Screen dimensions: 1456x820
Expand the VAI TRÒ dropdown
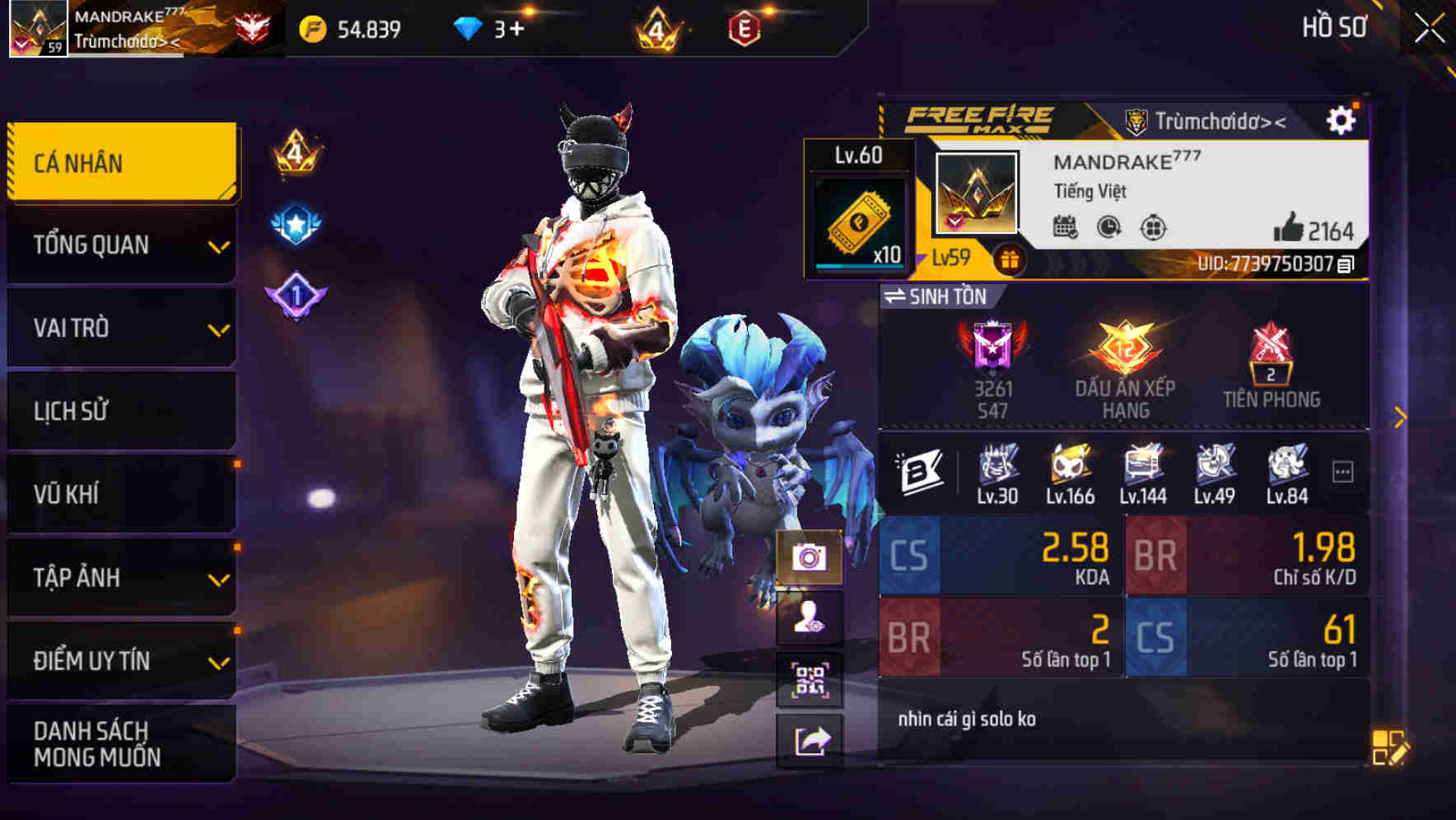[120, 328]
